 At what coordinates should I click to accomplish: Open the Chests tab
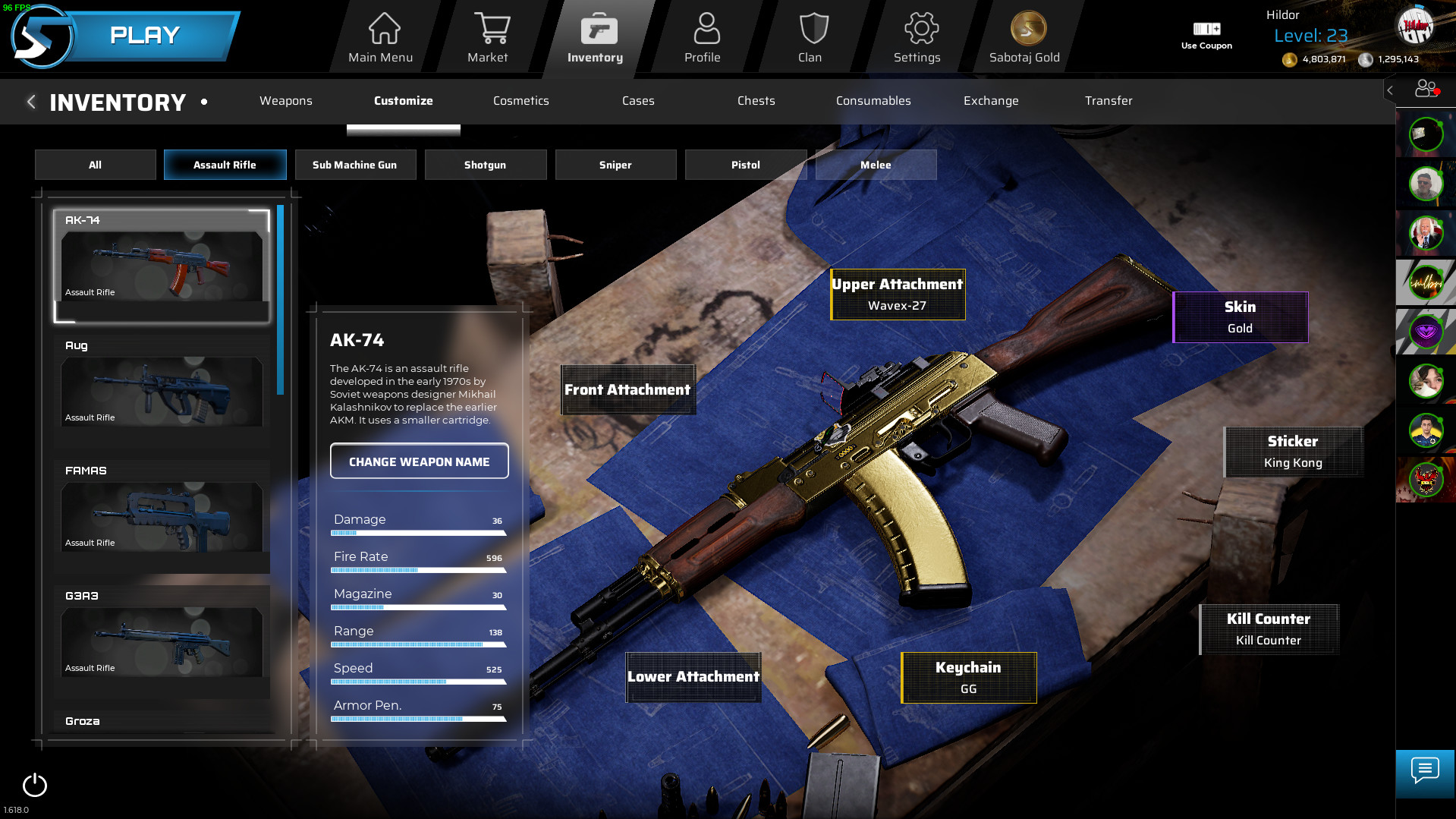756,101
